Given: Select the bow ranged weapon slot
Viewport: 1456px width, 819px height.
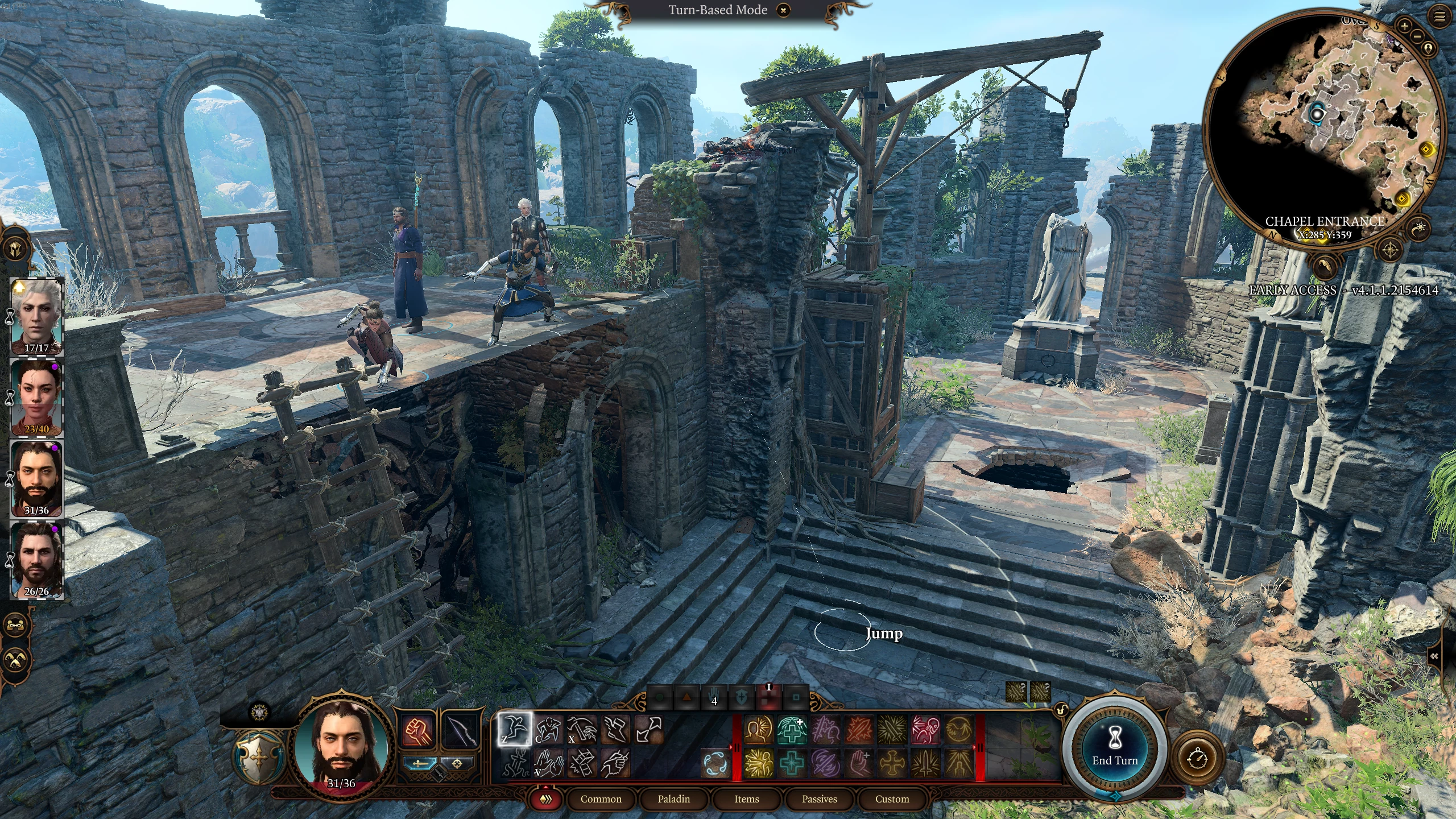Looking at the screenshot, I should pyautogui.click(x=460, y=731).
